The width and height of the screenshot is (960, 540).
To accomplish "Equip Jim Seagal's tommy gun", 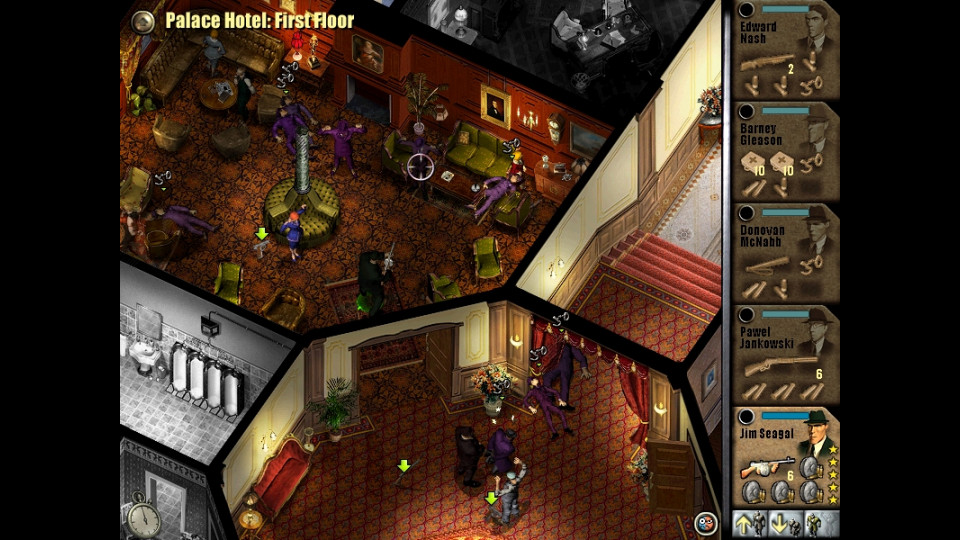I will click(764, 469).
